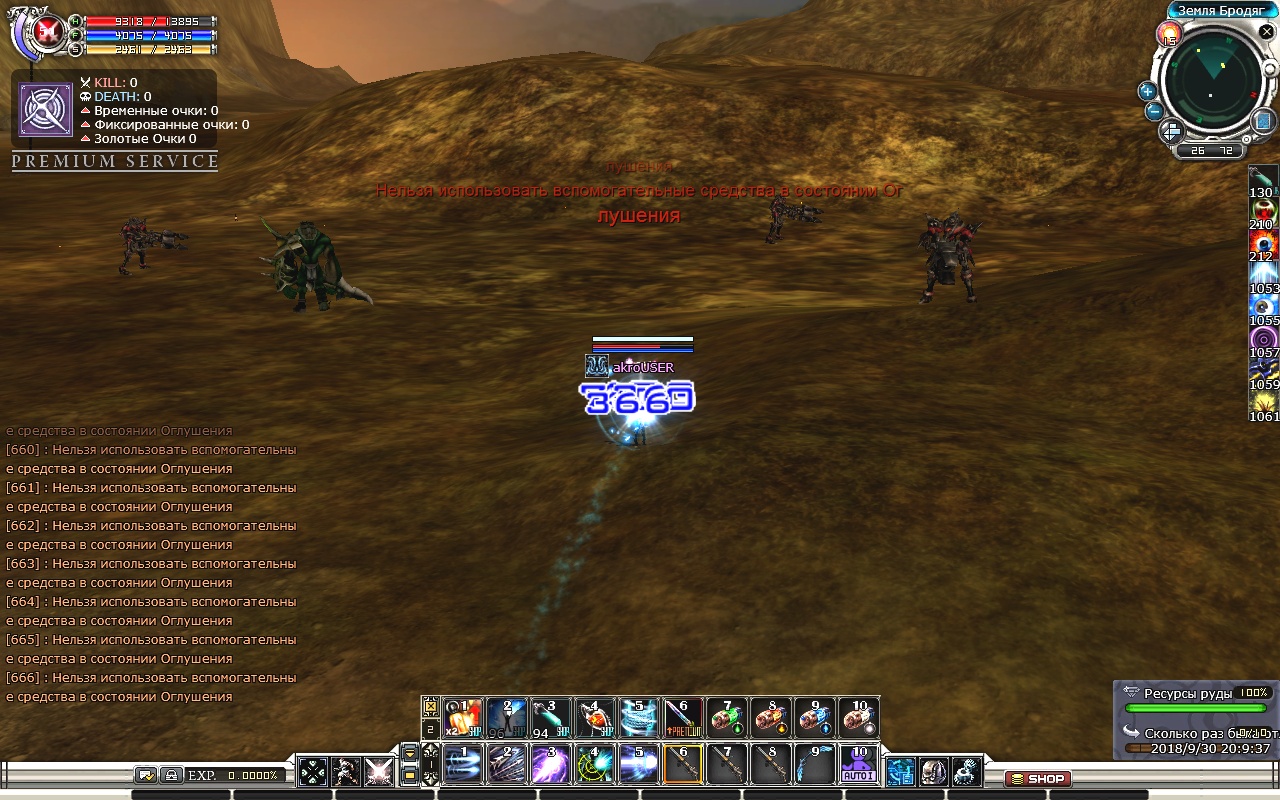Image resolution: width=1280 pixels, height=800 pixels.
Task: Use the premium sword item in slot 6
Action: [x=682, y=717]
